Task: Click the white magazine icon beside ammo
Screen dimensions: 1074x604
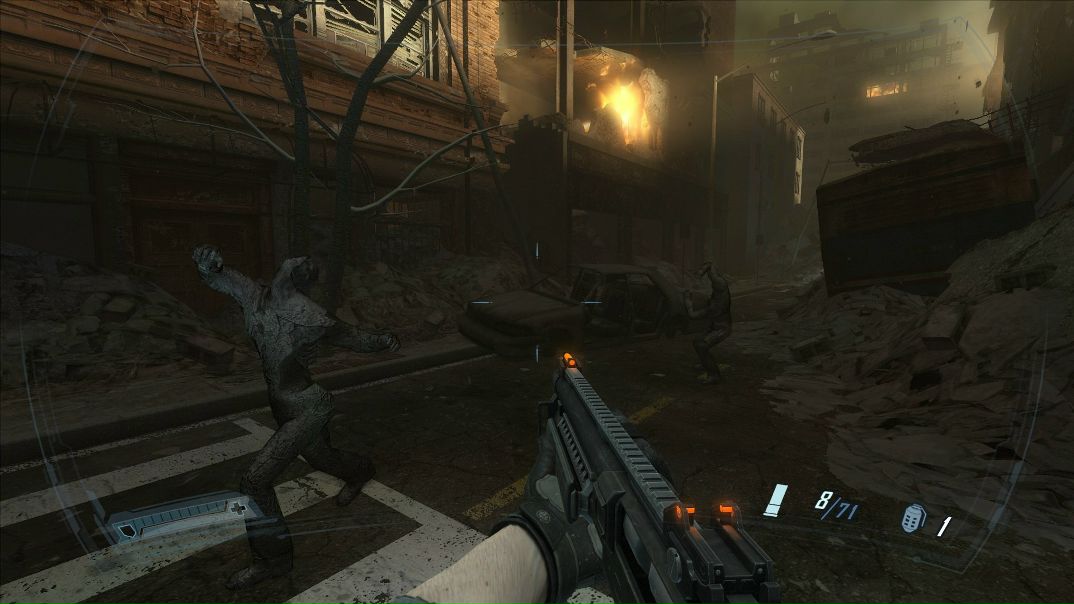Action: (775, 501)
